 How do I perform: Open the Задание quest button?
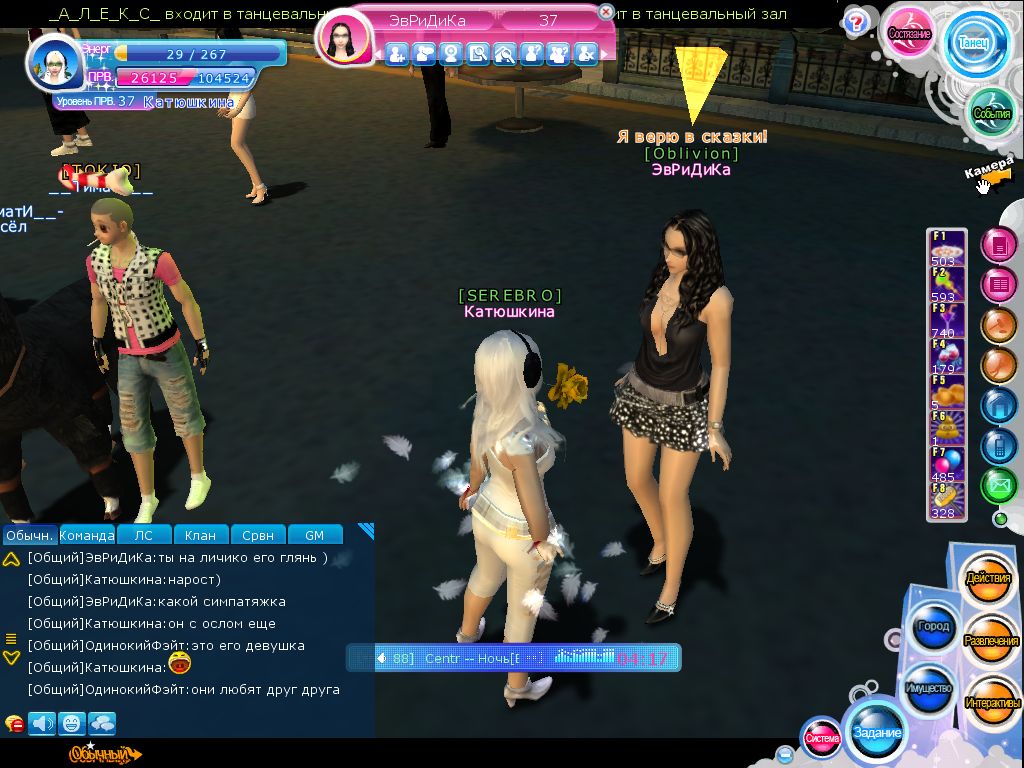pos(876,732)
